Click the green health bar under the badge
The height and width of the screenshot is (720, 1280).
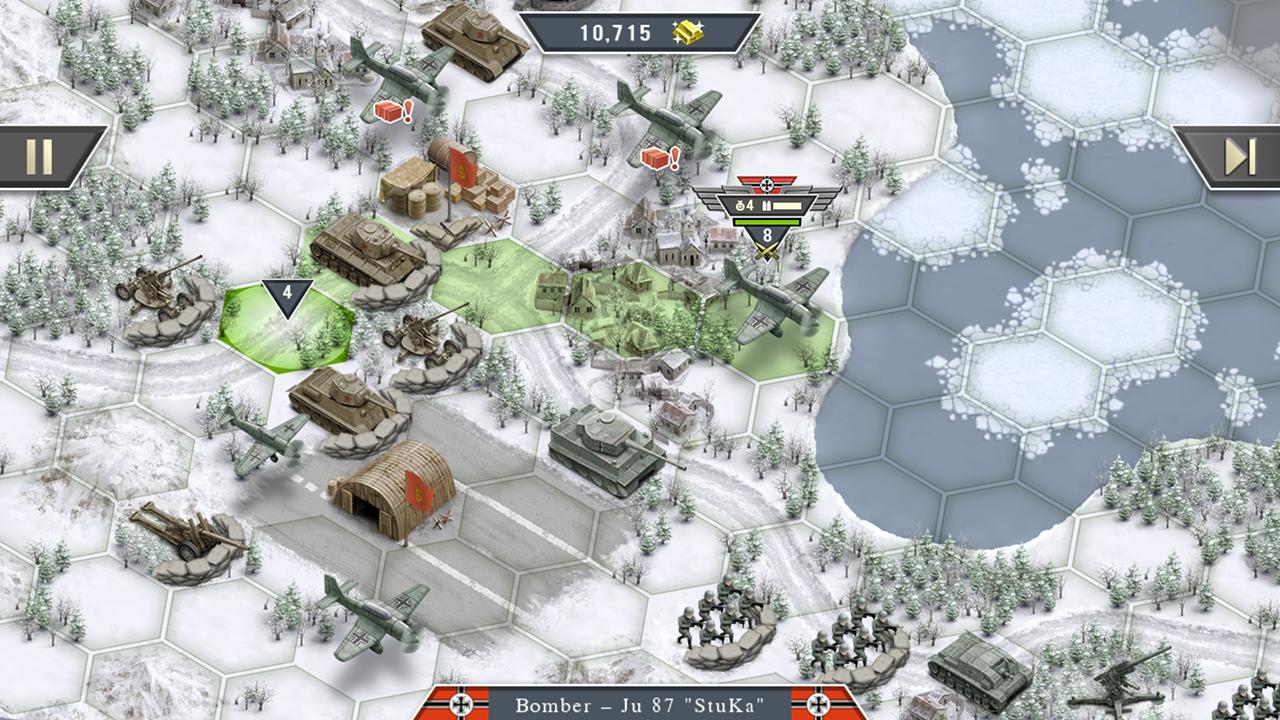click(766, 222)
